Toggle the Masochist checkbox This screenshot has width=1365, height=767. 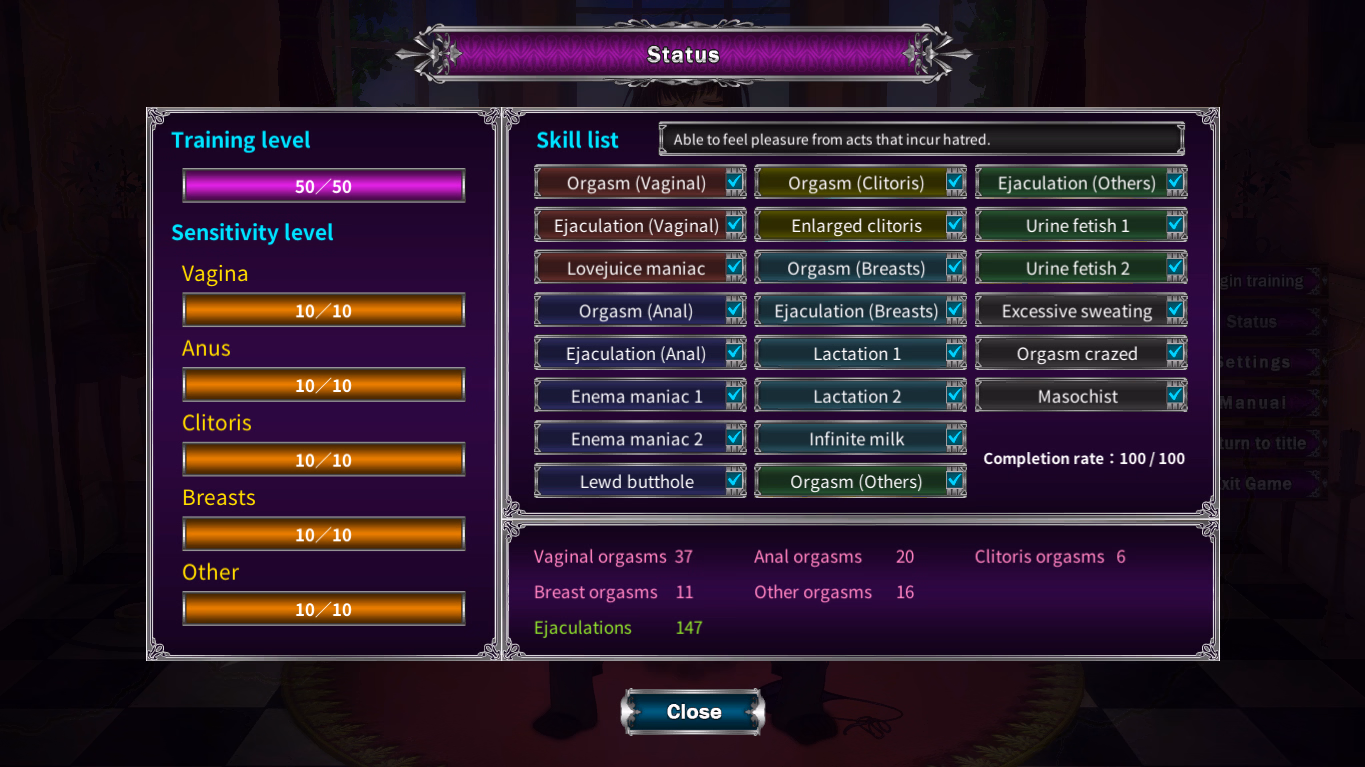point(1175,396)
